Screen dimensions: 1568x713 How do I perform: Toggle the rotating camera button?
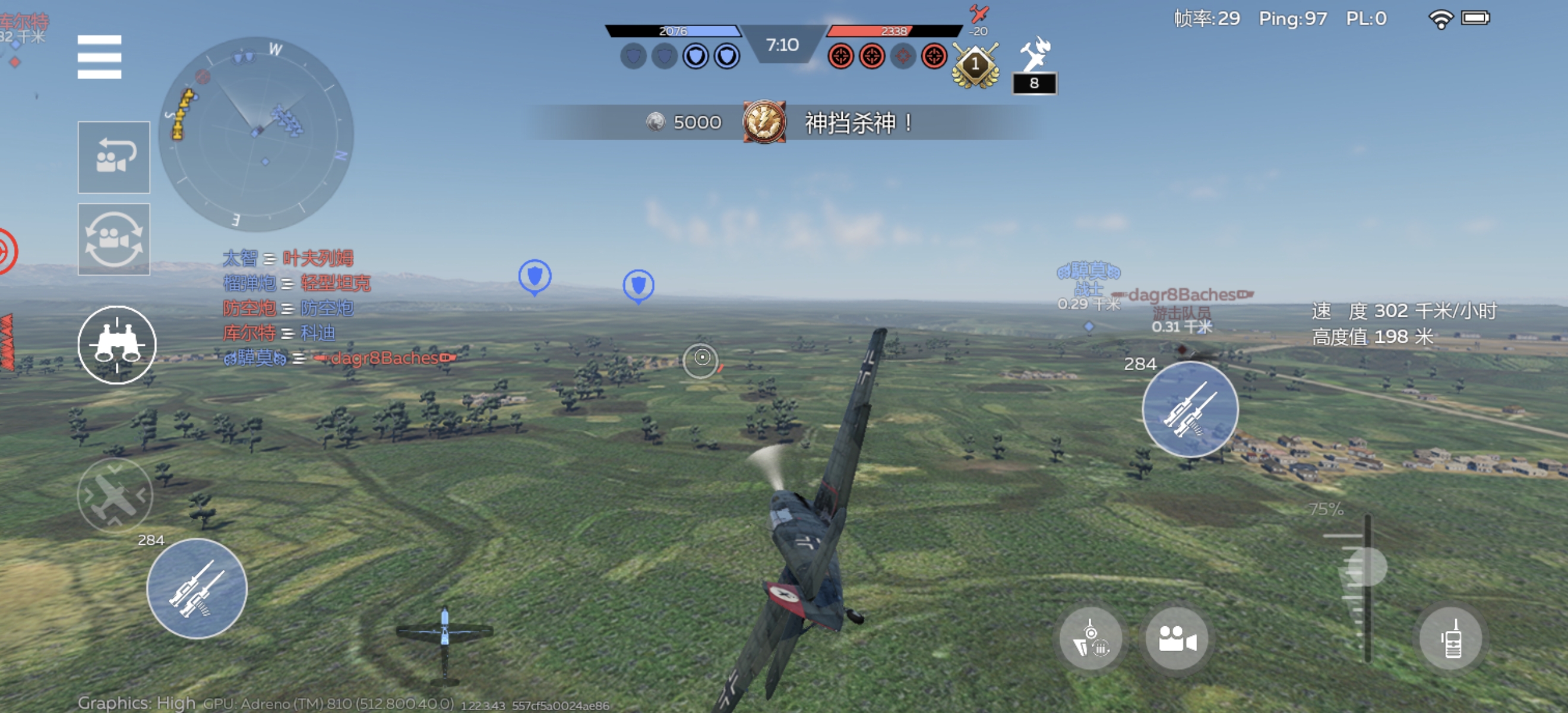point(114,239)
